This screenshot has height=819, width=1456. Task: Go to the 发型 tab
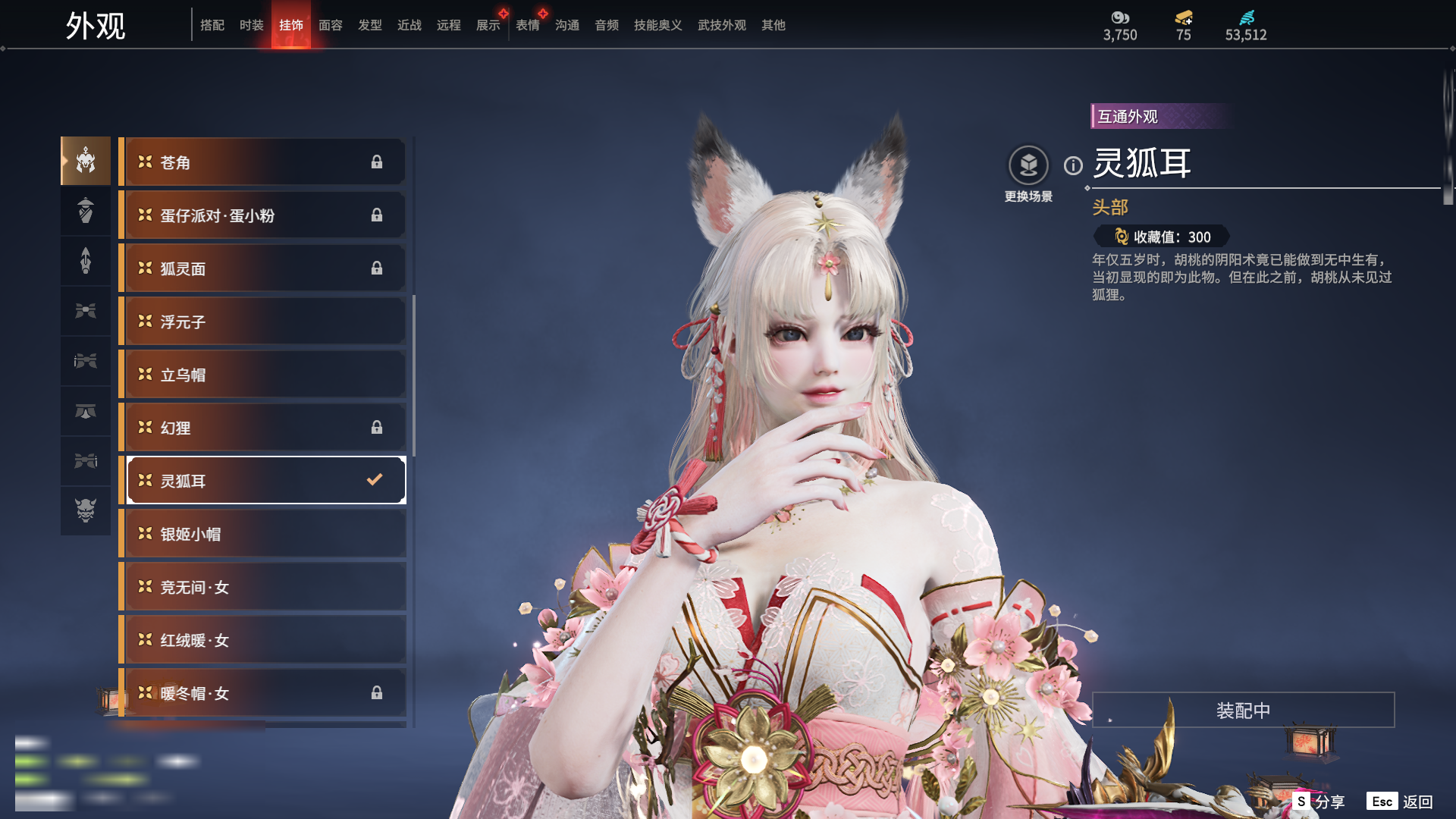coord(370,25)
